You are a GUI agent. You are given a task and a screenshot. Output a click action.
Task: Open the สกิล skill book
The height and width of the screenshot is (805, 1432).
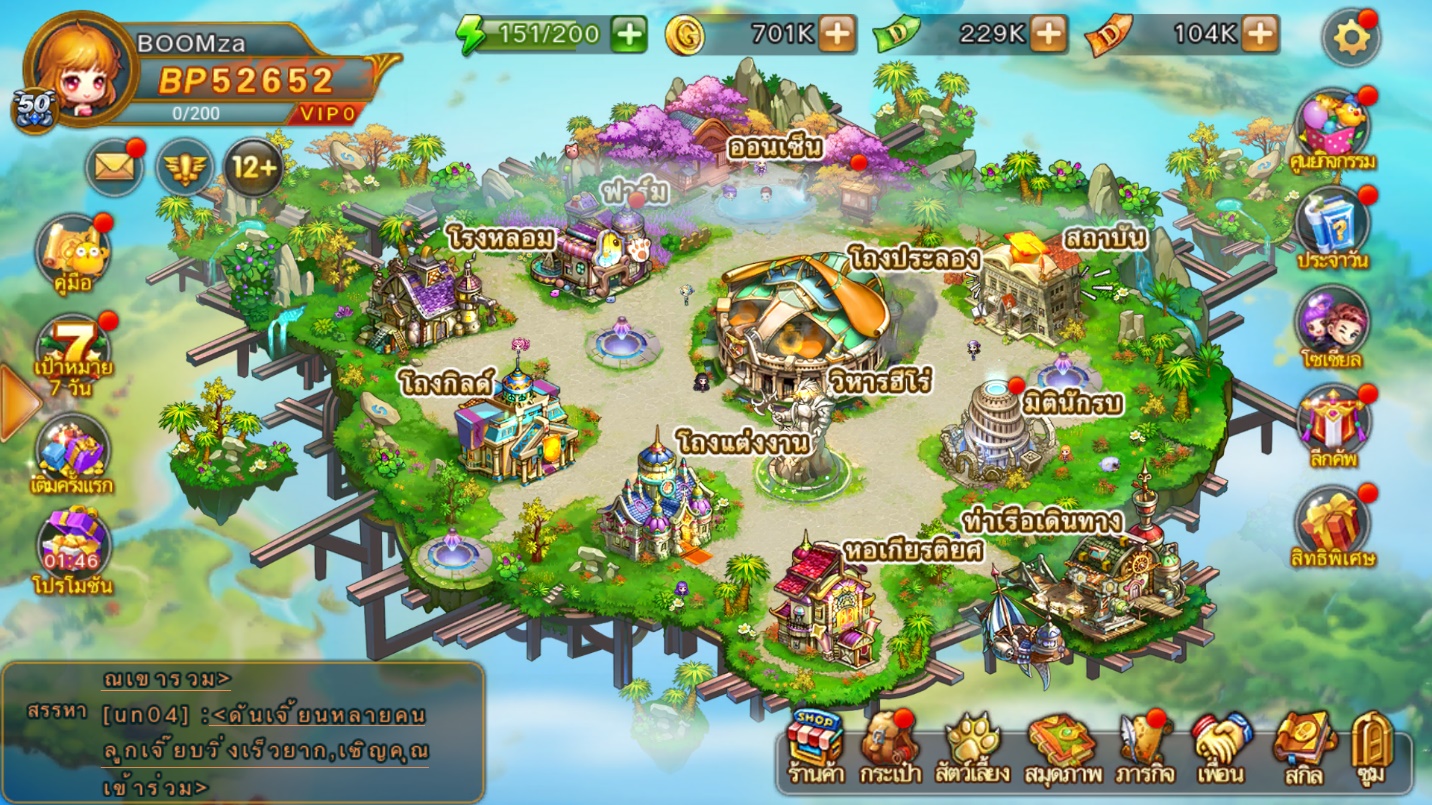click(x=1303, y=744)
